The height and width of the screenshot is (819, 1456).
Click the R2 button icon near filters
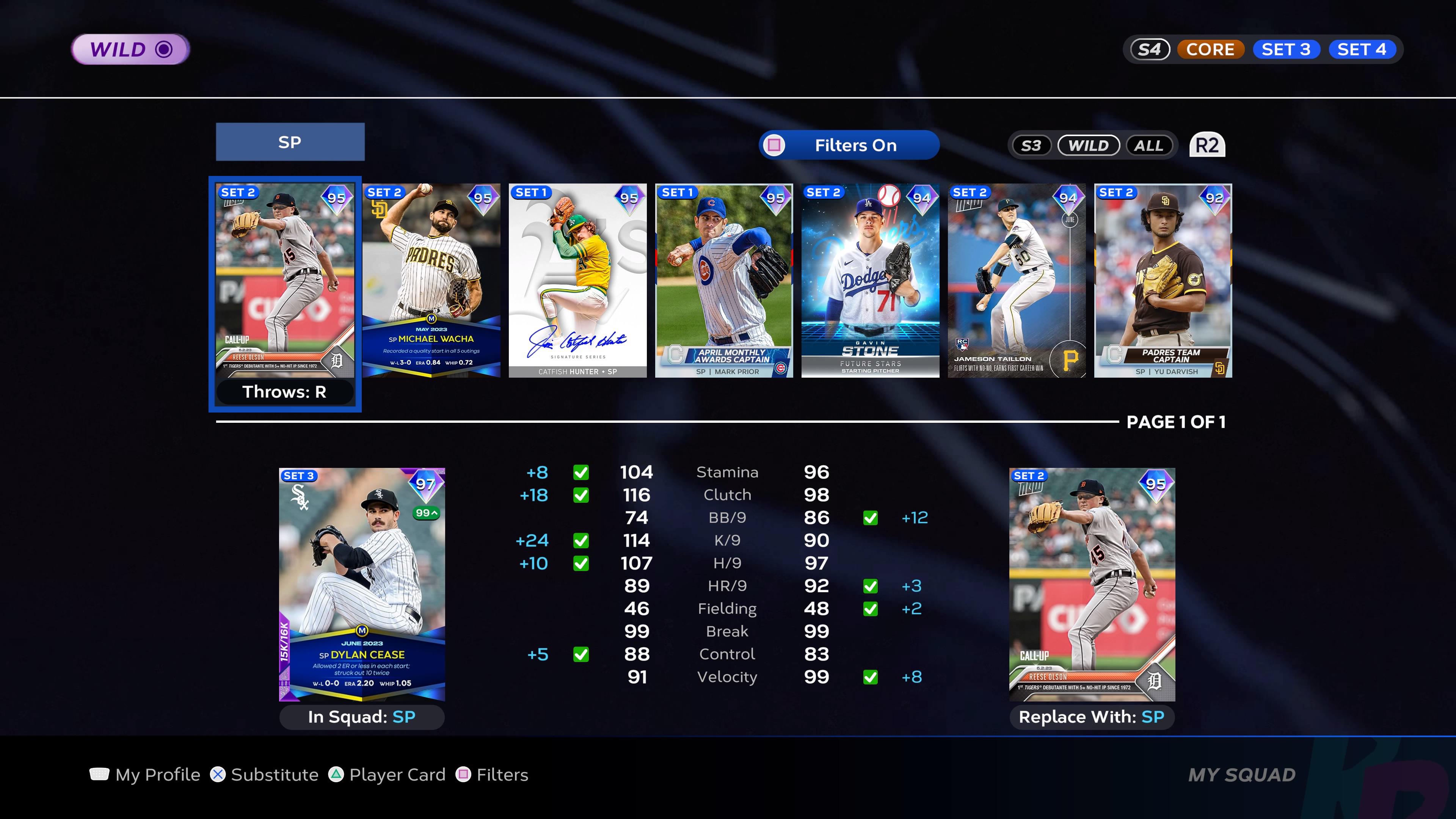pyautogui.click(x=1207, y=145)
